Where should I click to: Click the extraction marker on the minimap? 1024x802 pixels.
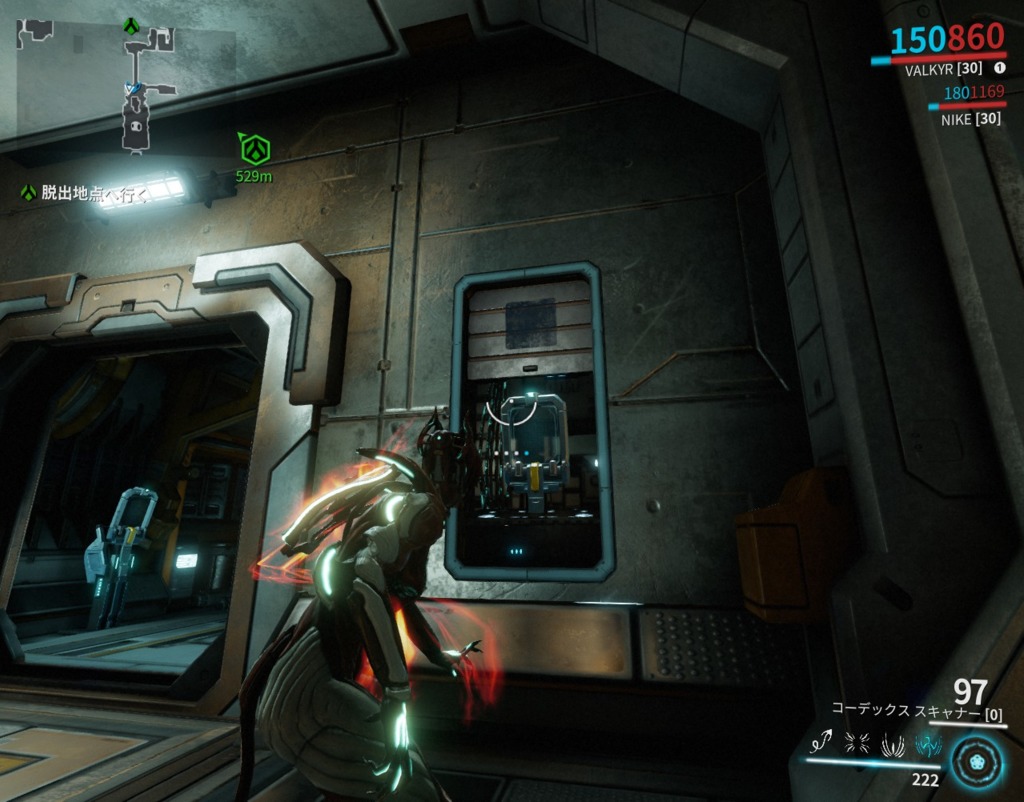click(130, 24)
